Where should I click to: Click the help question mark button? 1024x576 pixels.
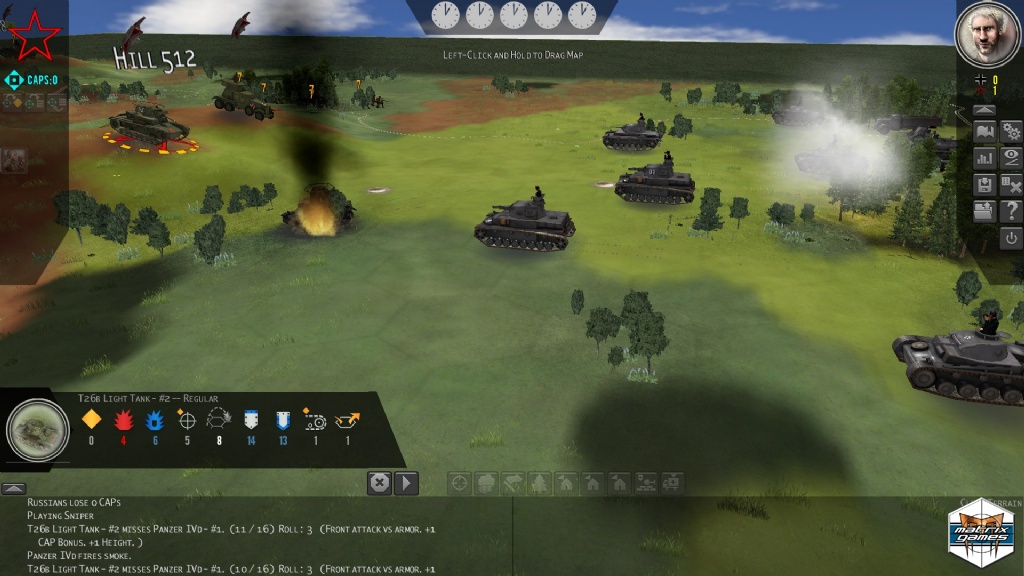[1011, 211]
